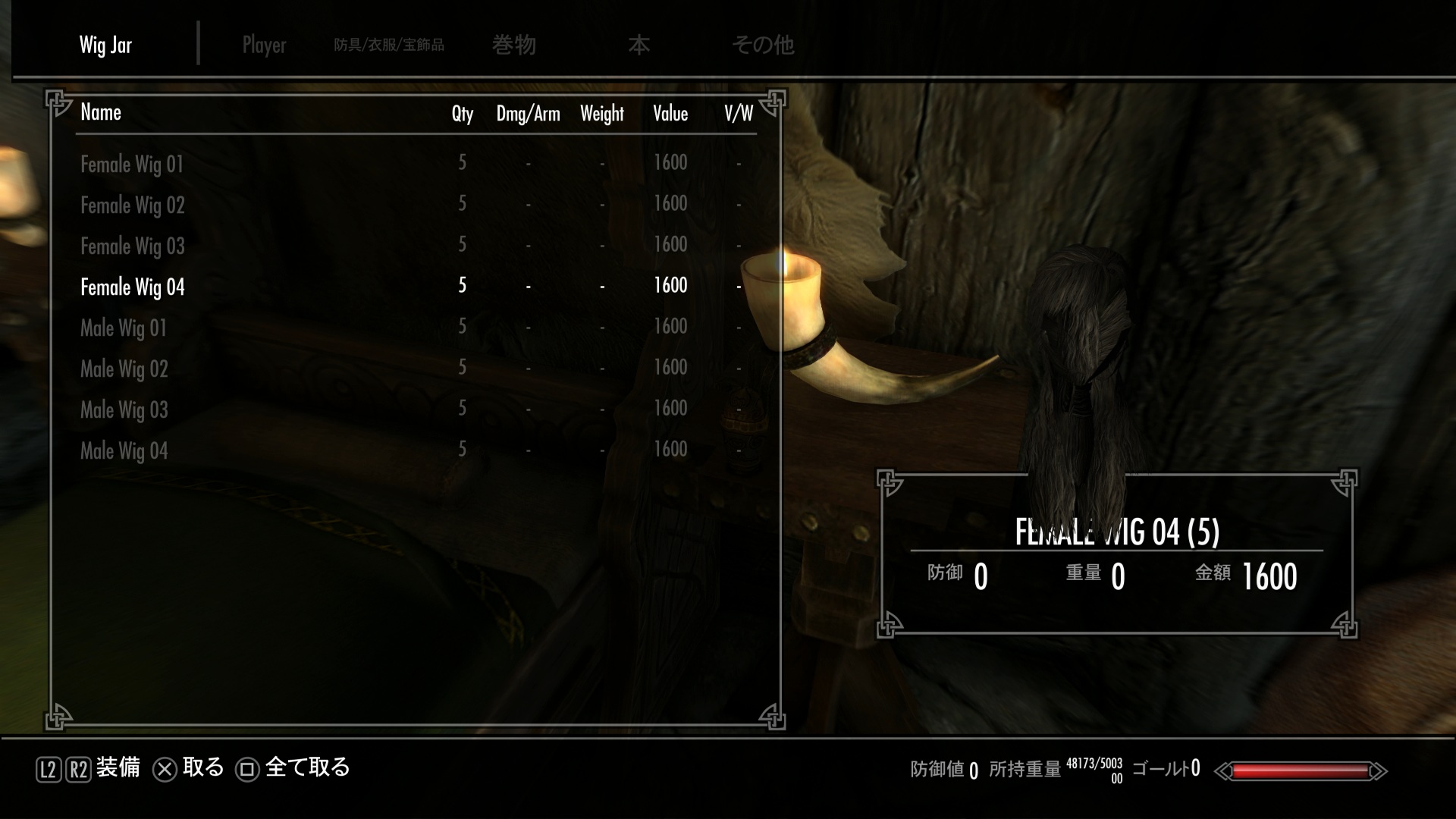Choose Female Wig 02 from the list
The image size is (1456, 819).
point(133,205)
